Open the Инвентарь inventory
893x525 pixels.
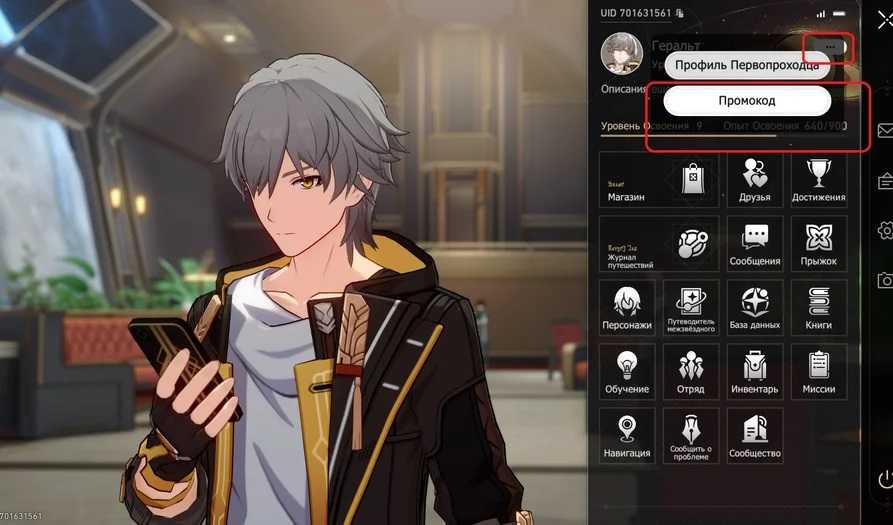(755, 372)
